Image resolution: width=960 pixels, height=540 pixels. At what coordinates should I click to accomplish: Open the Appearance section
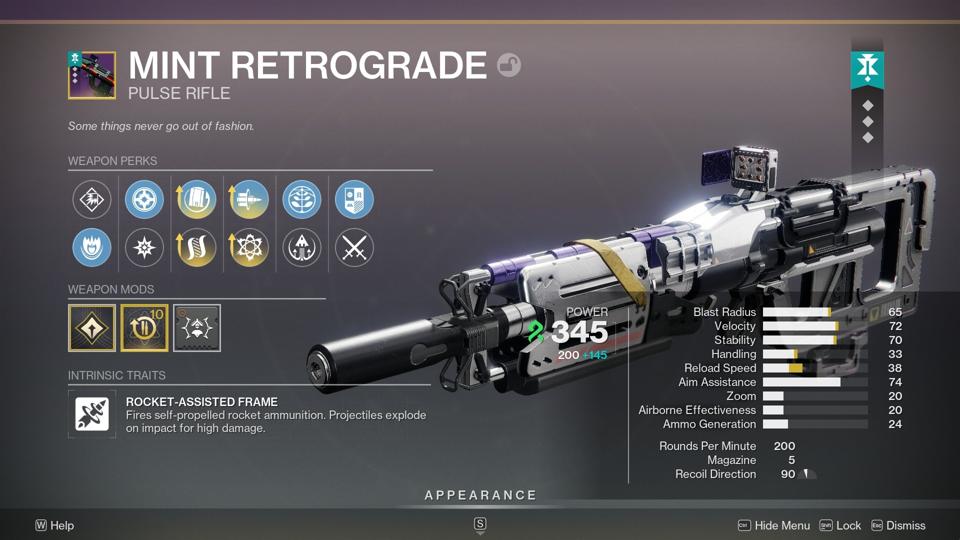coord(480,495)
